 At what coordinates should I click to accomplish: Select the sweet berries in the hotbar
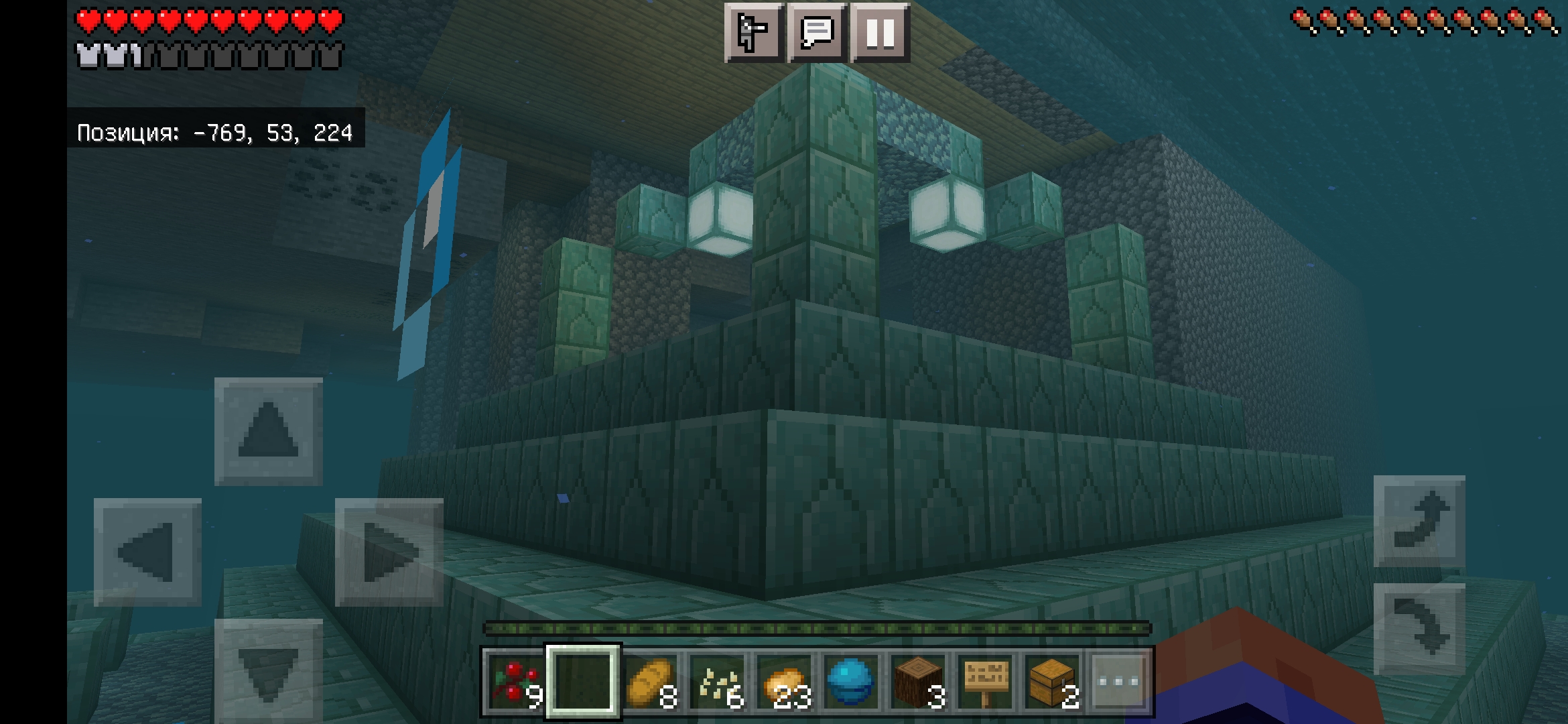513,680
